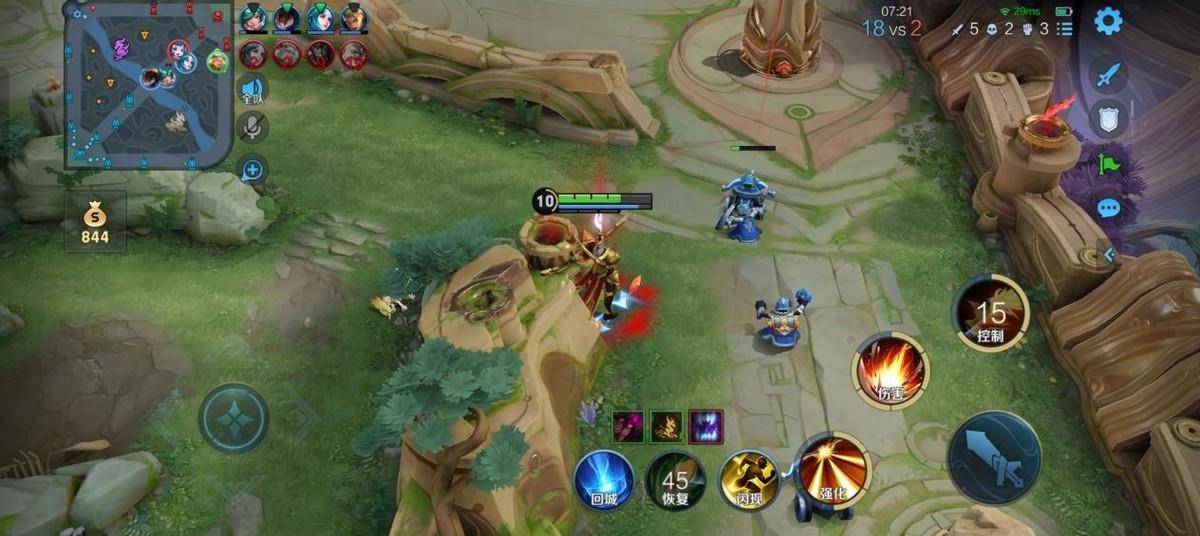This screenshot has height=536, width=1200.
Task: Collapse the signal panel with the arrow
Action: tap(1108, 255)
